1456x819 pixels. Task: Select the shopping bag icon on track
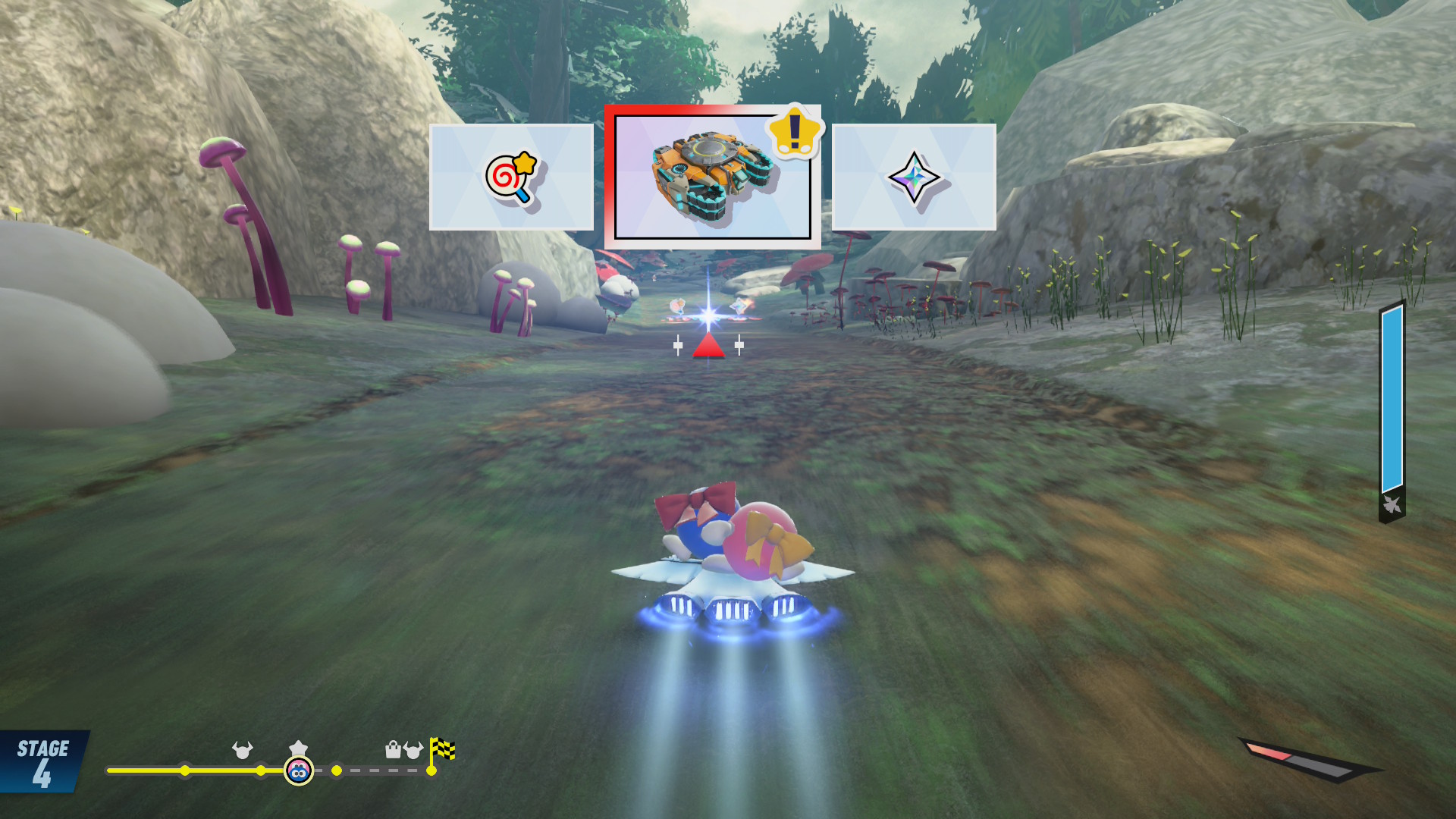393,750
